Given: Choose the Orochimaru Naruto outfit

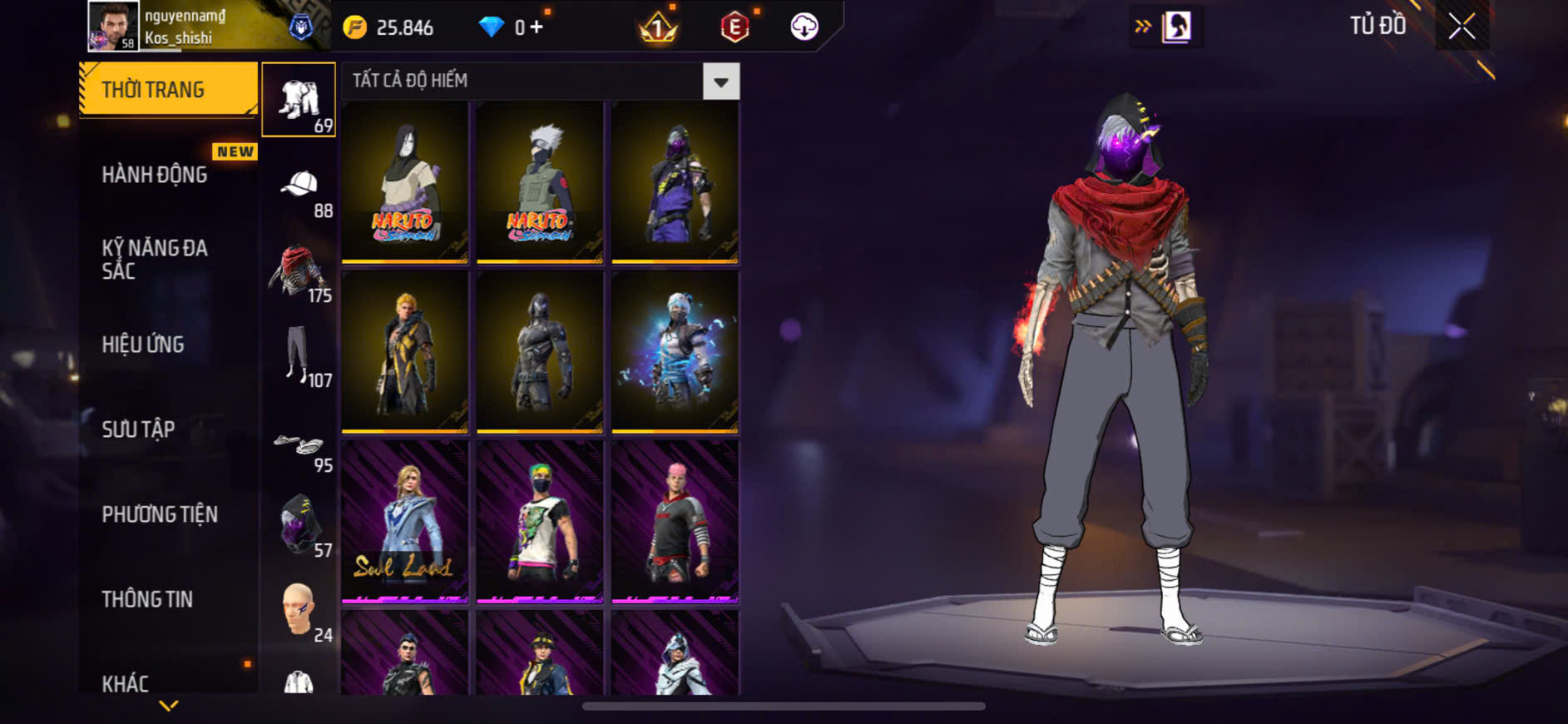Looking at the screenshot, I should 405,182.
